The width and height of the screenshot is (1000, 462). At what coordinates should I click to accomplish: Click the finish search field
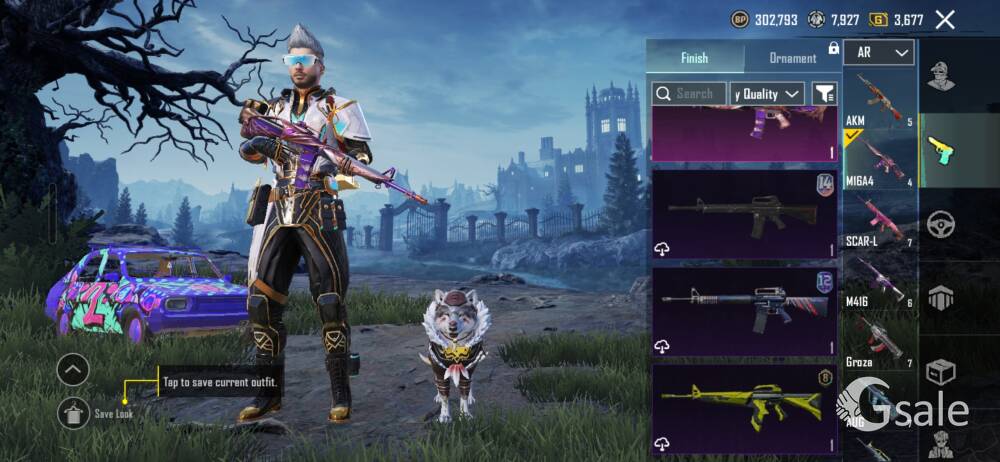(688, 93)
